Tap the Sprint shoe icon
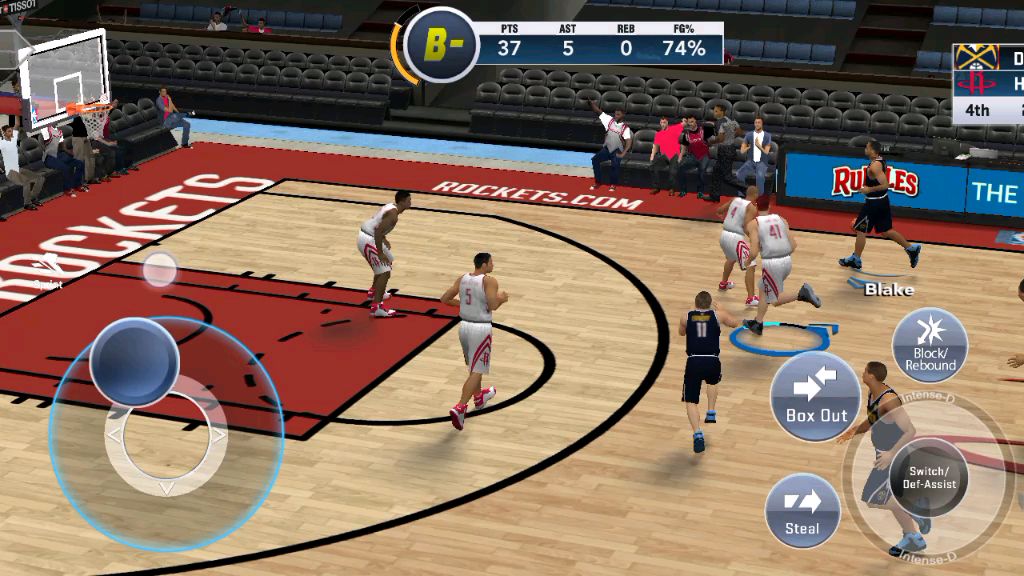Screen dimensions: 1024x576 coord(159,269)
